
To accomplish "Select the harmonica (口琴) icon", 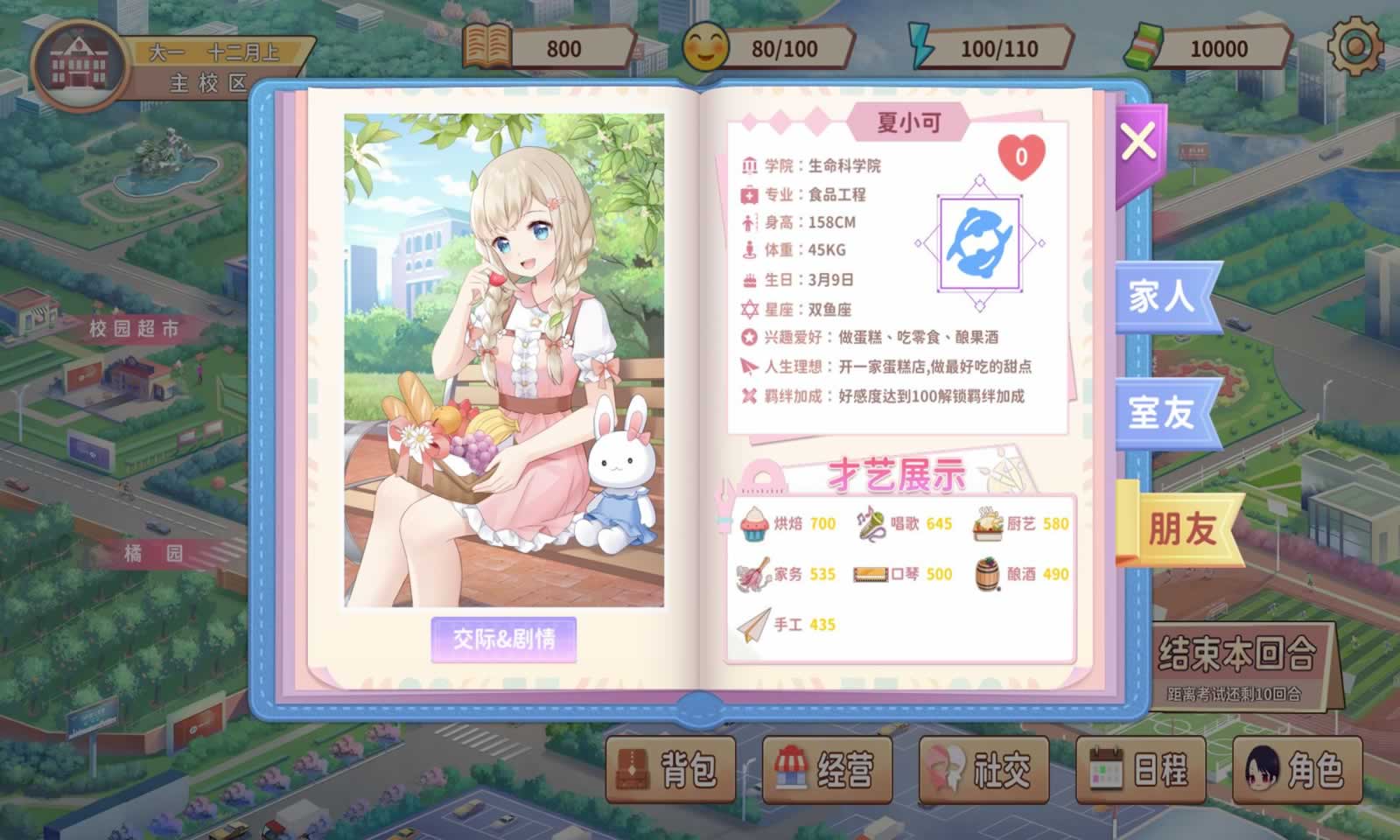I will click(870, 575).
